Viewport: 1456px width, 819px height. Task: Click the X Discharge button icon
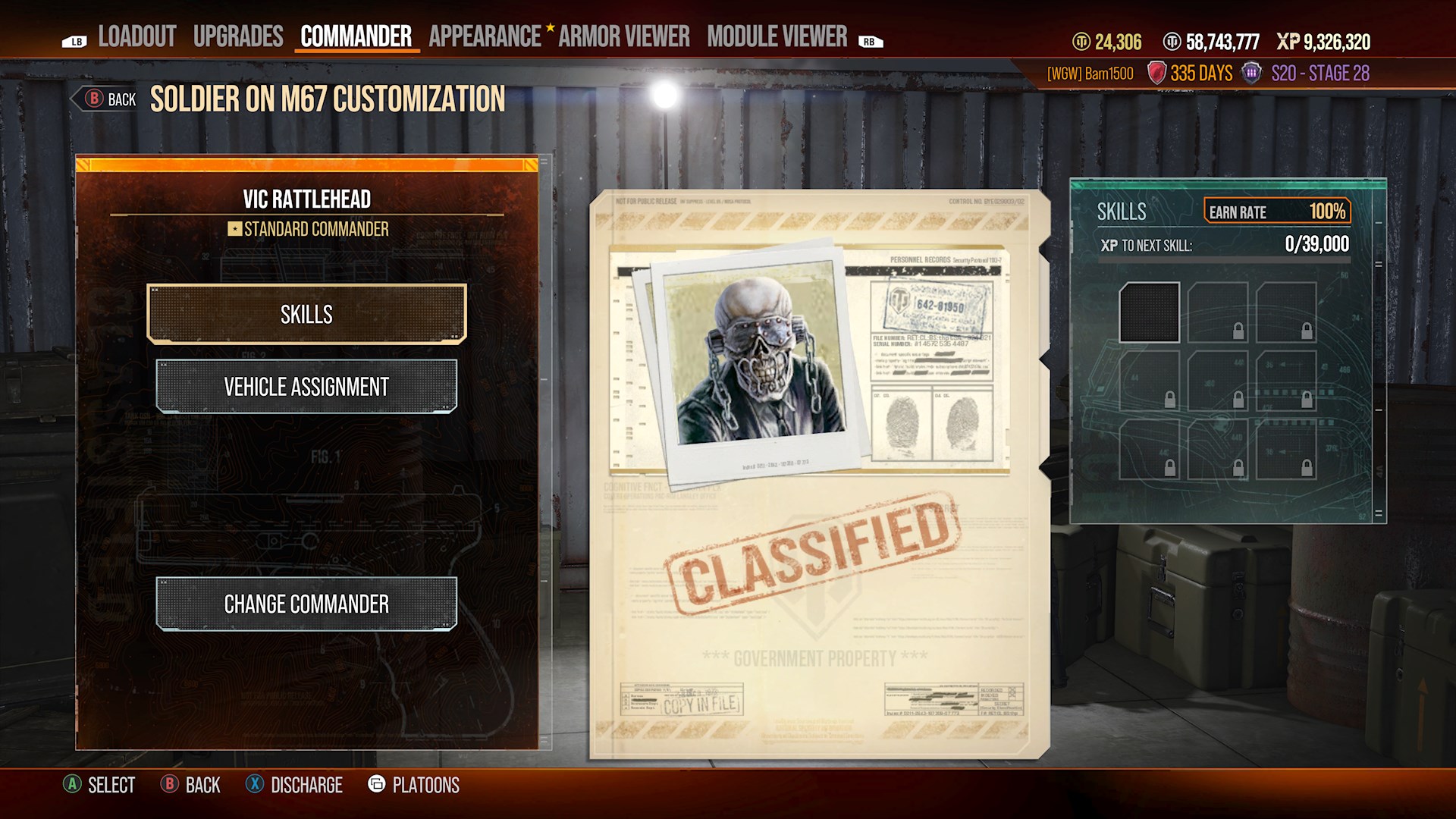[x=256, y=785]
